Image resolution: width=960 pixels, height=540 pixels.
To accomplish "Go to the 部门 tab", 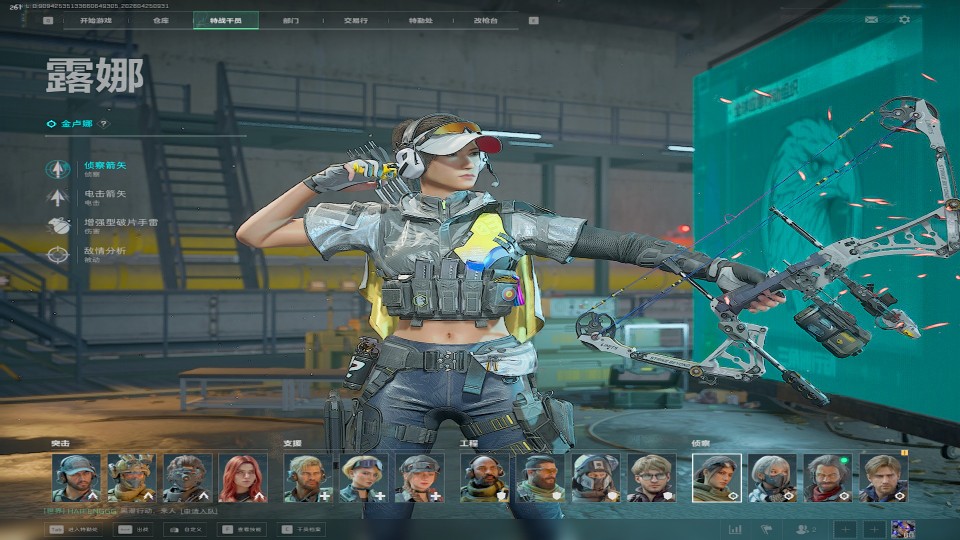I will coord(290,20).
